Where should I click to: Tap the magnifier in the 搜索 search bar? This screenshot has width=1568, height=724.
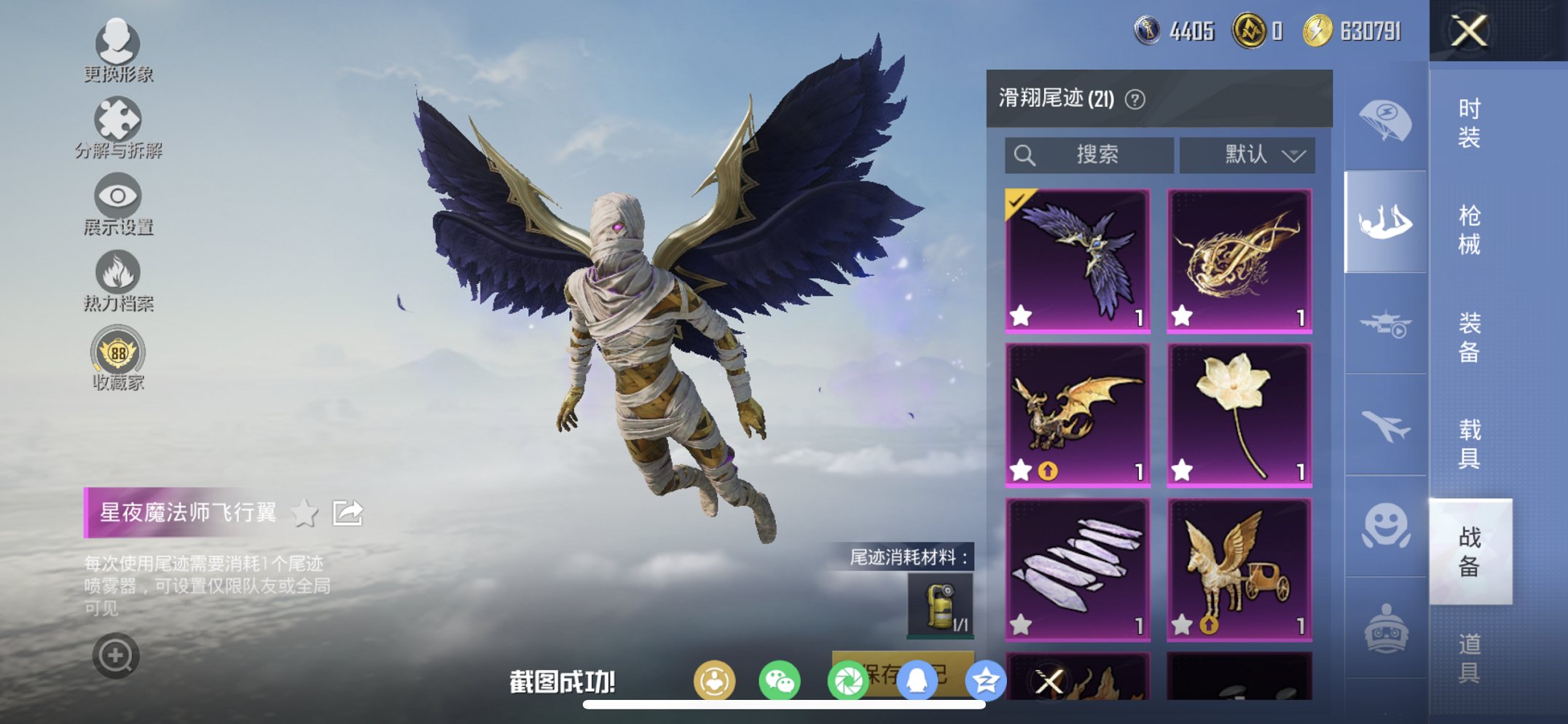(x=1024, y=154)
